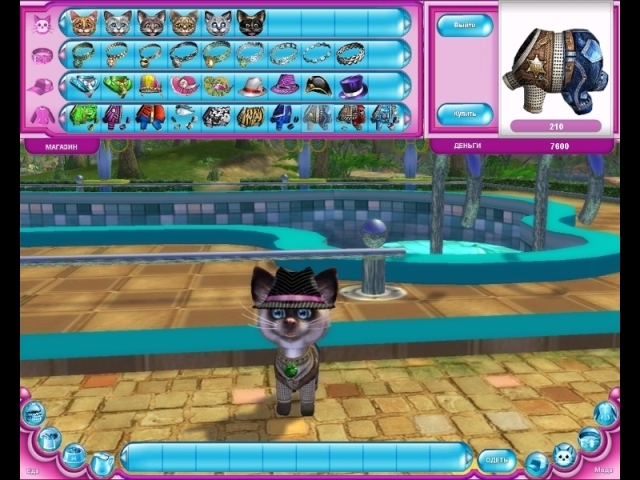Exit the shop with the Выйти button

click(x=464, y=25)
